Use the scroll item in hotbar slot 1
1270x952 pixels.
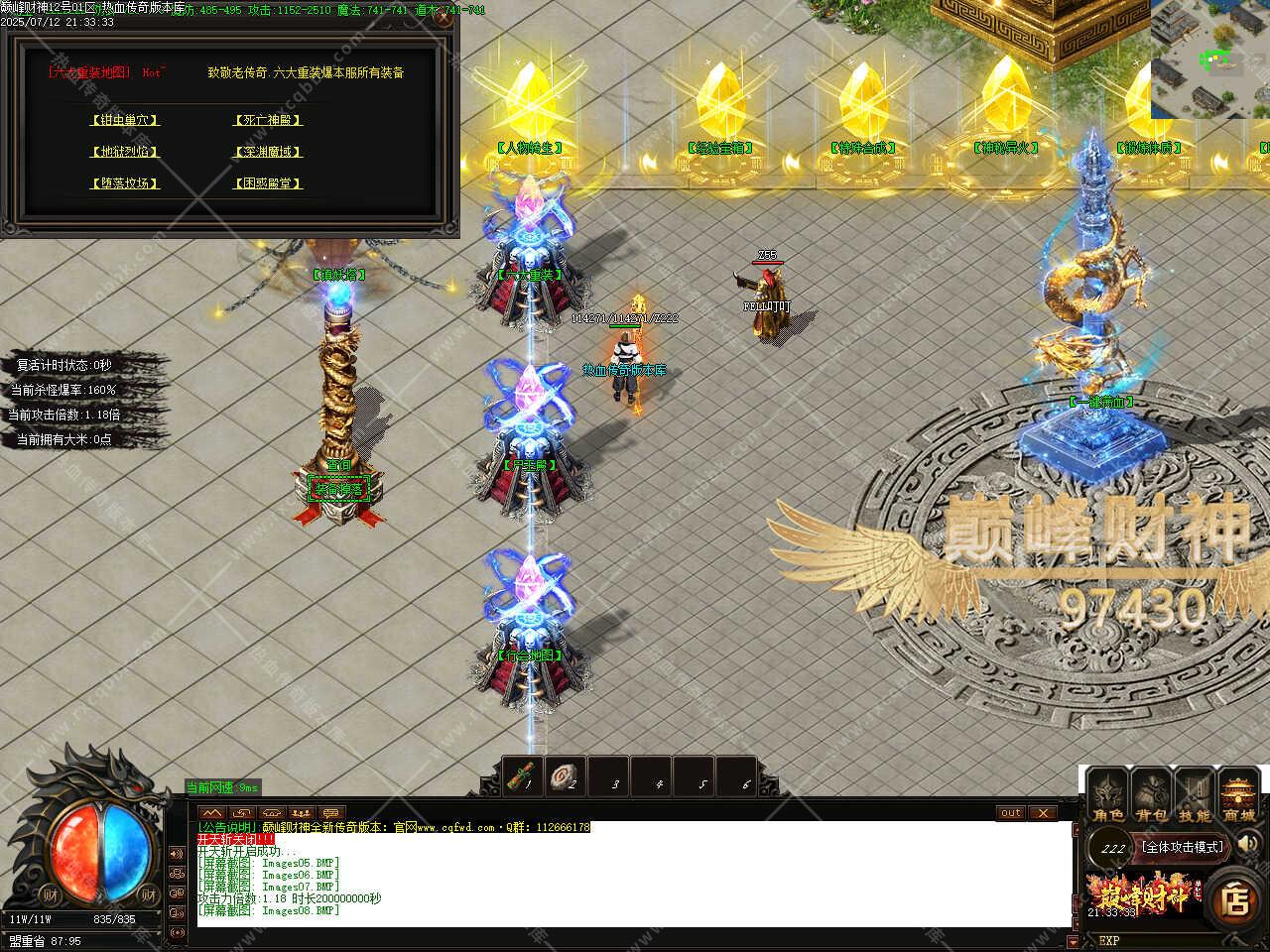tap(523, 775)
